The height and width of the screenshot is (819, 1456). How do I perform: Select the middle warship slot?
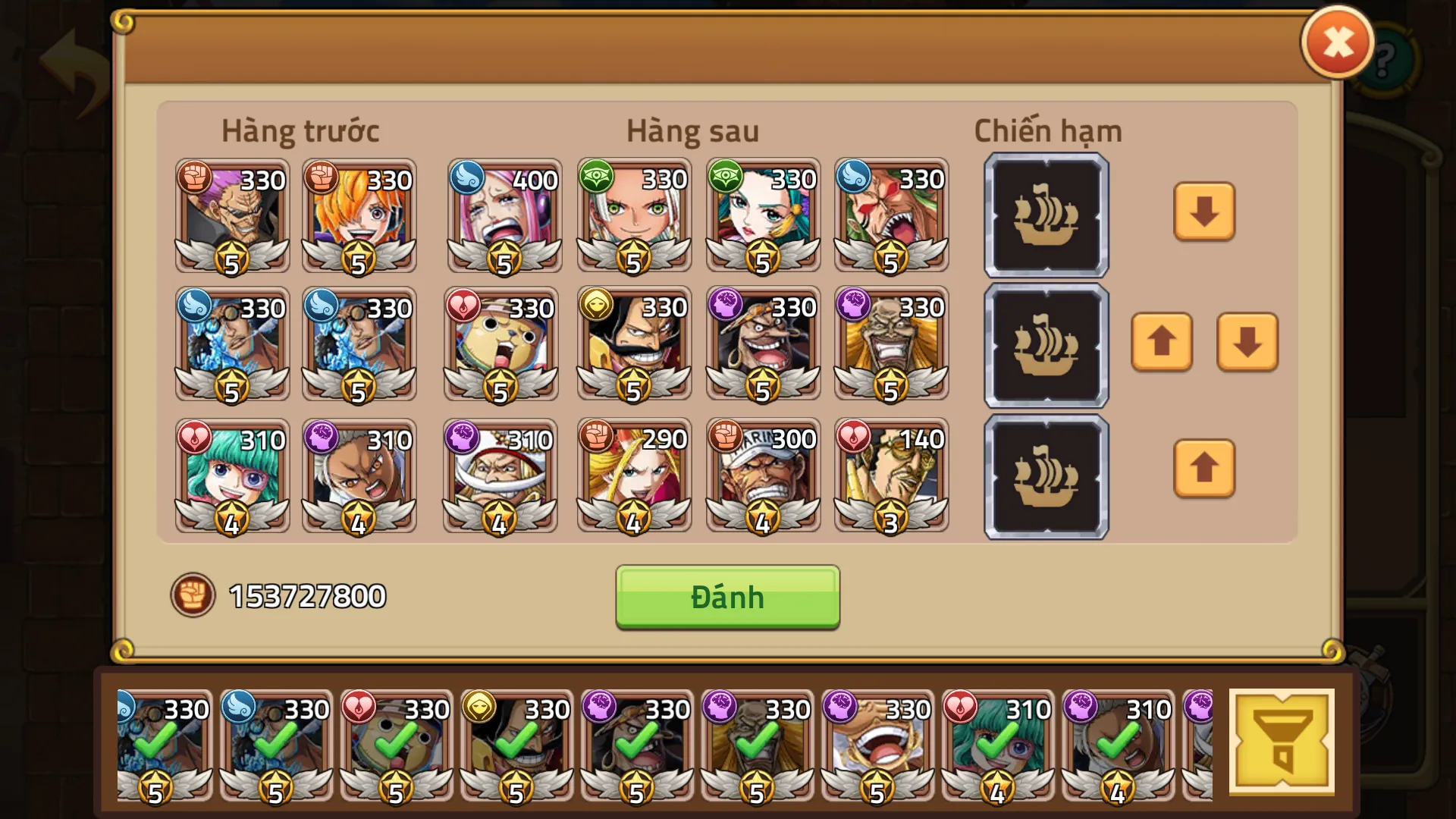[1045, 345]
